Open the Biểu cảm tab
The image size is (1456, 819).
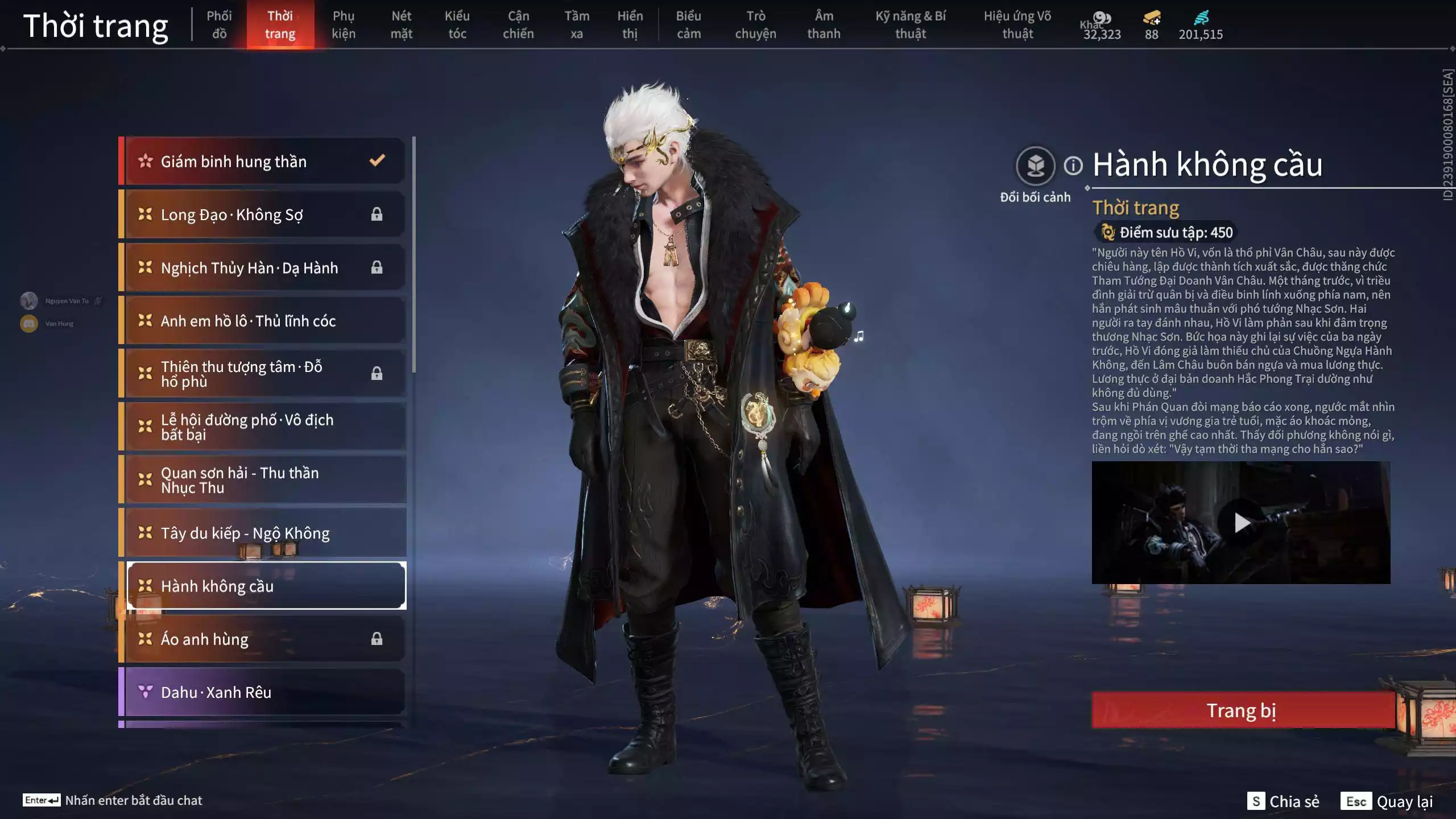[x=688, y=24]
